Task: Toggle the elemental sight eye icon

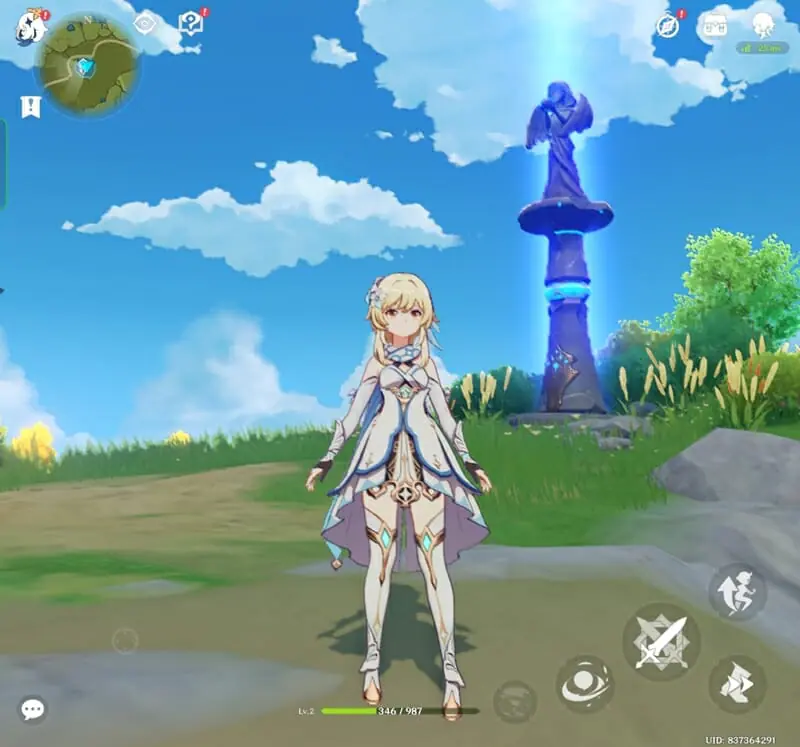Action: coord(145,22)
